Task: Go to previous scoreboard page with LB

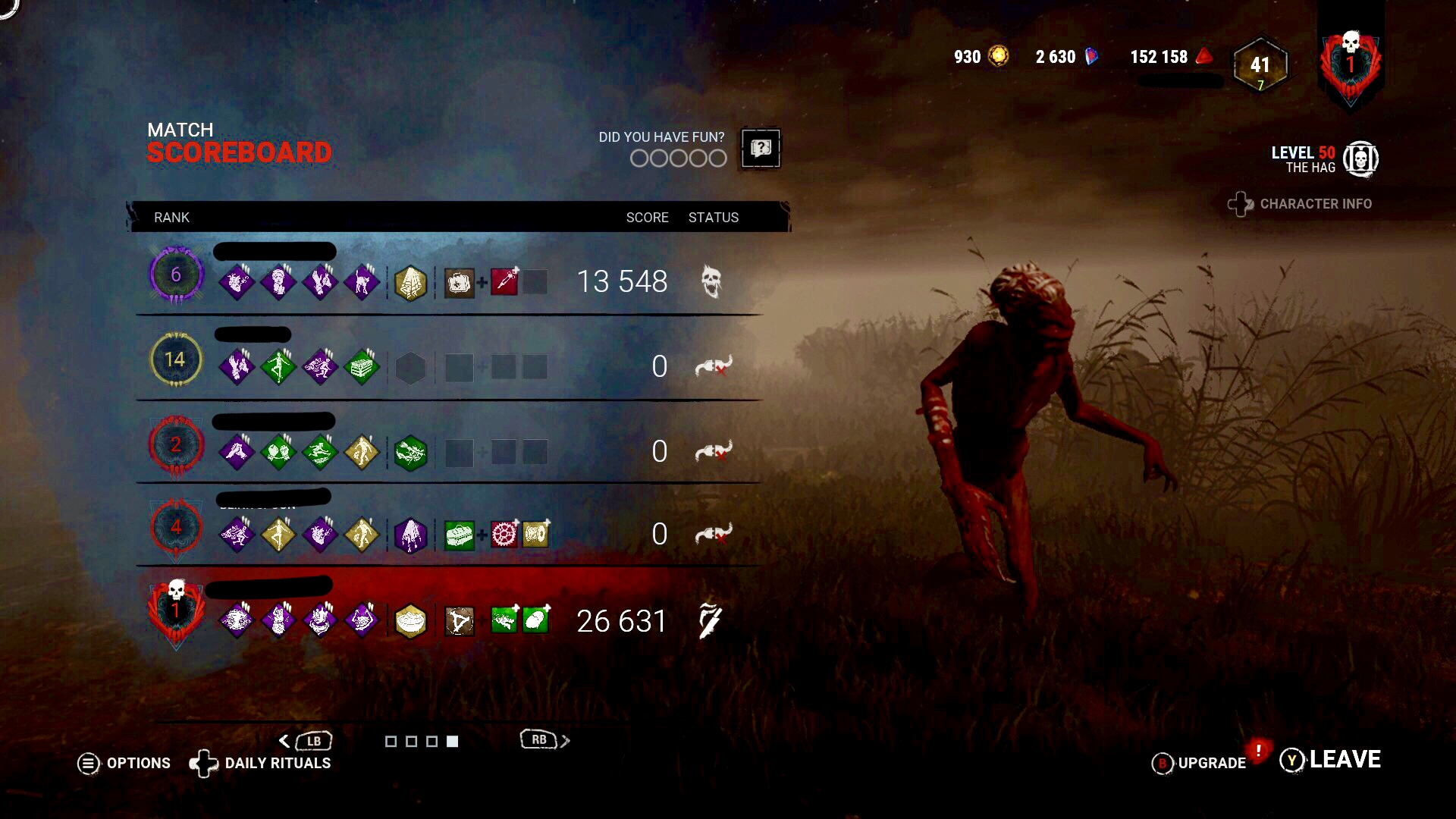Action: click(x=312, y=740)
